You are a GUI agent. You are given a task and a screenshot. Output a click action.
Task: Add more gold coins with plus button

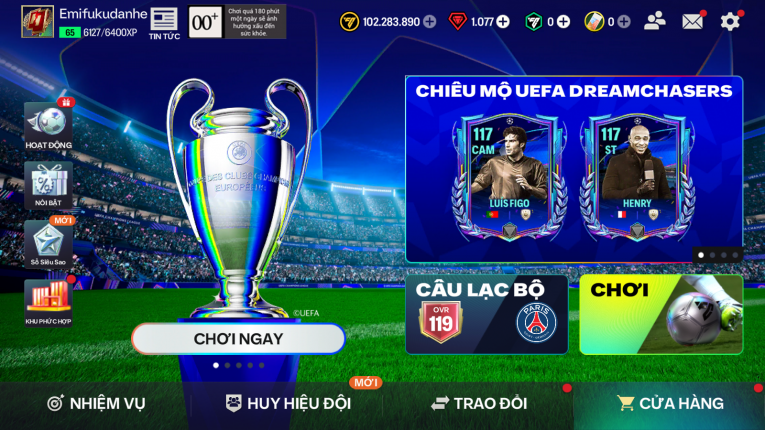pos(430,22)
